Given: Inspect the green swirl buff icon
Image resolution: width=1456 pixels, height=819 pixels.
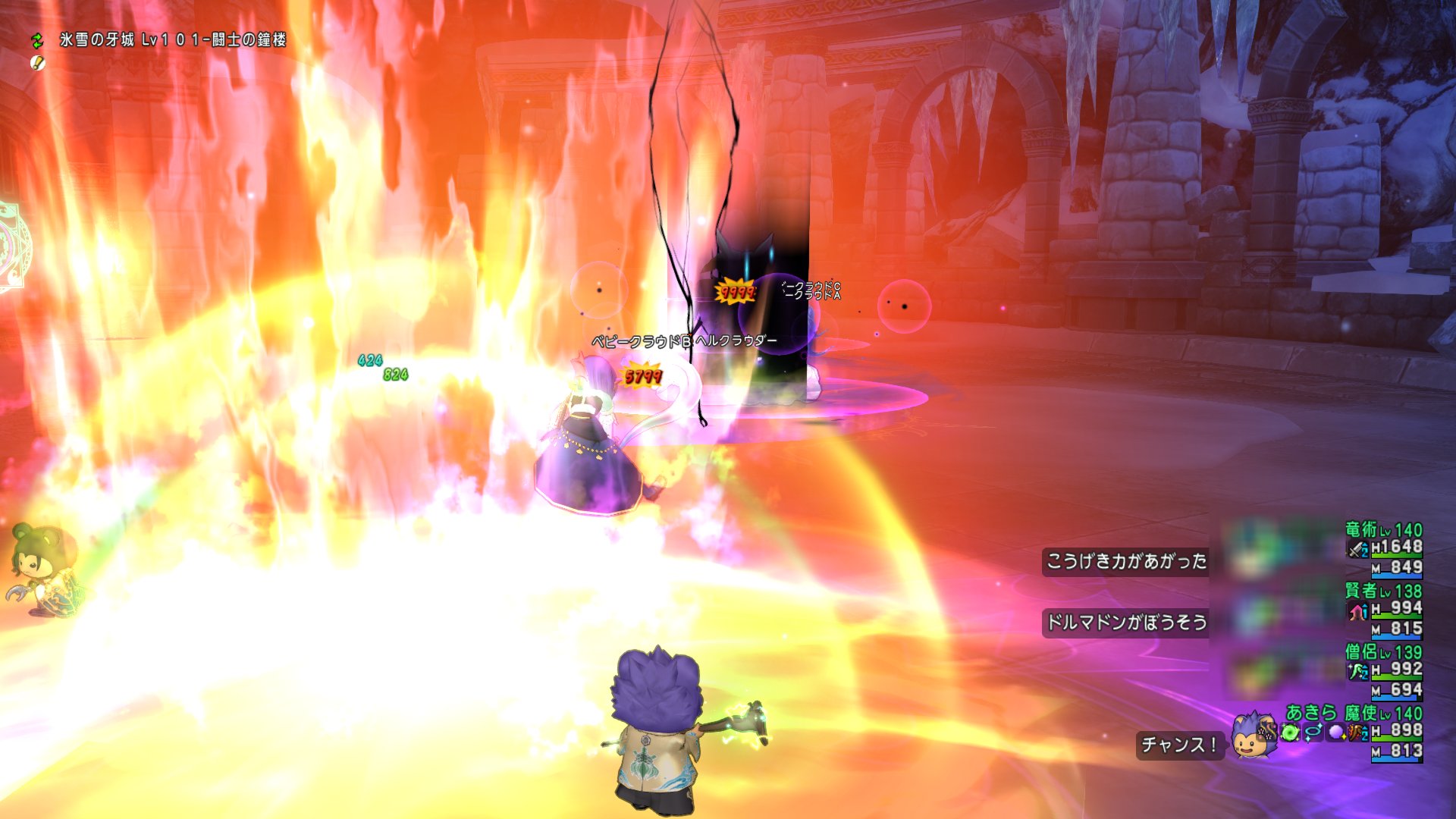Looking at the screenshot, I should click(1291, 733).
